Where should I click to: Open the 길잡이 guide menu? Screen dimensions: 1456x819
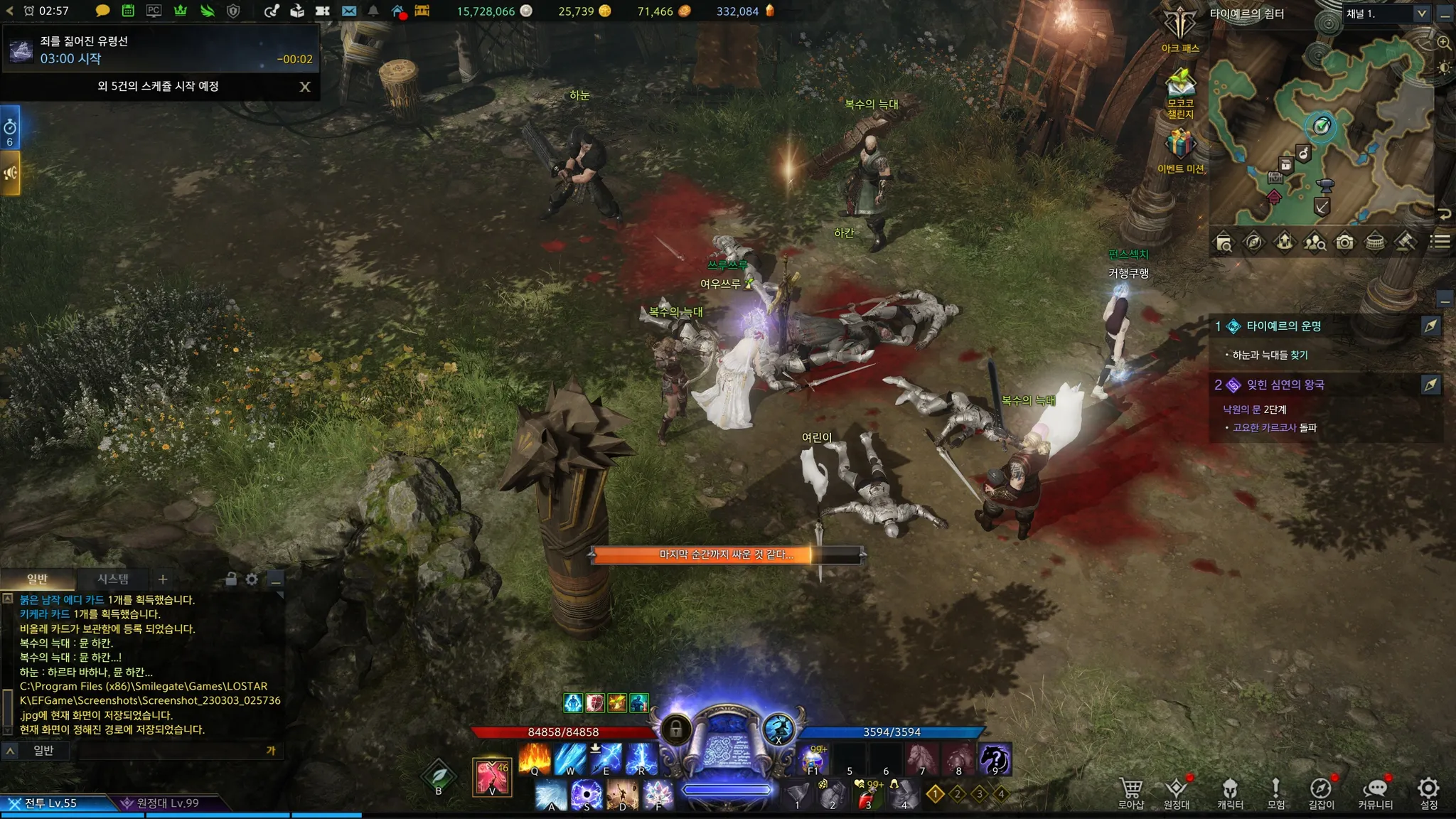(1321, 792)
